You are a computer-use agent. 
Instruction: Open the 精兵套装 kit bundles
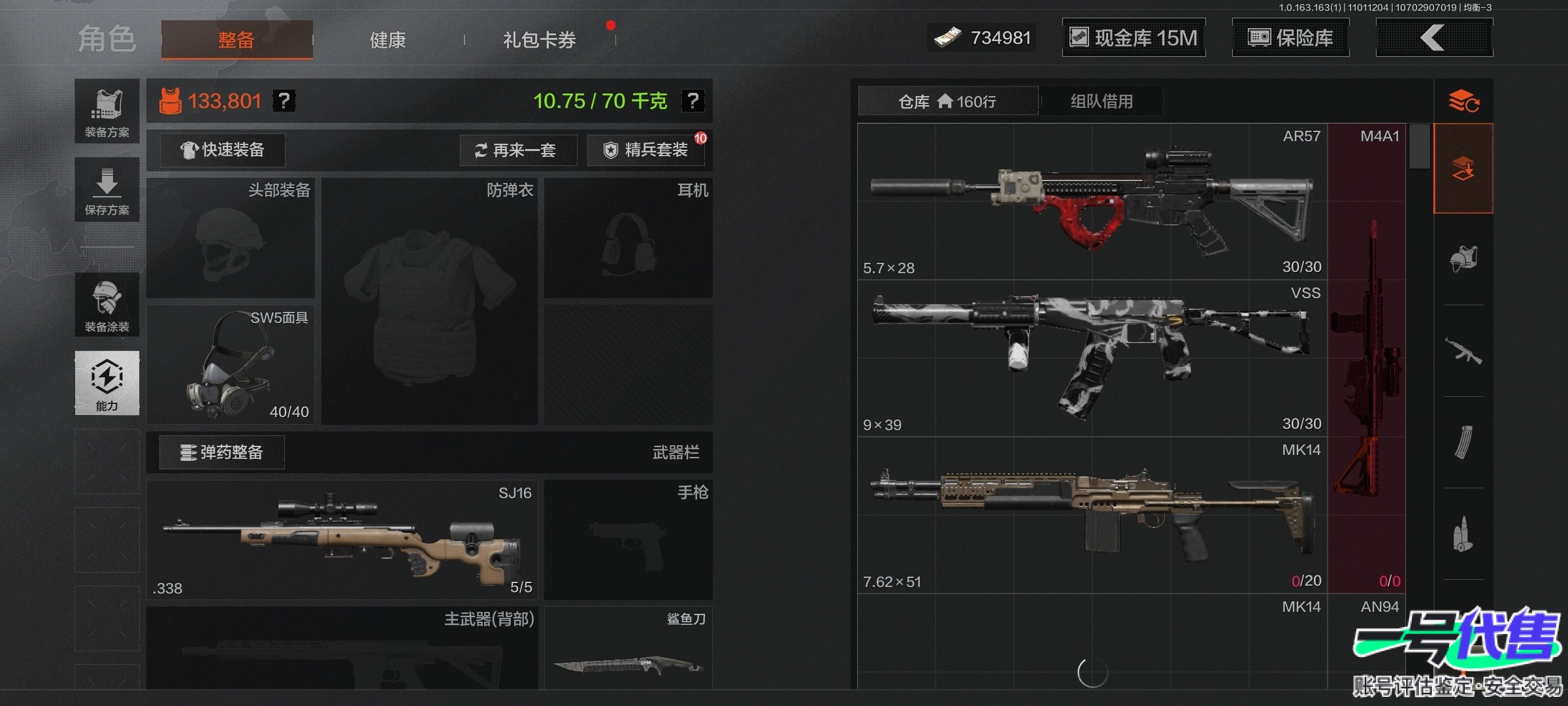[645, 150]
